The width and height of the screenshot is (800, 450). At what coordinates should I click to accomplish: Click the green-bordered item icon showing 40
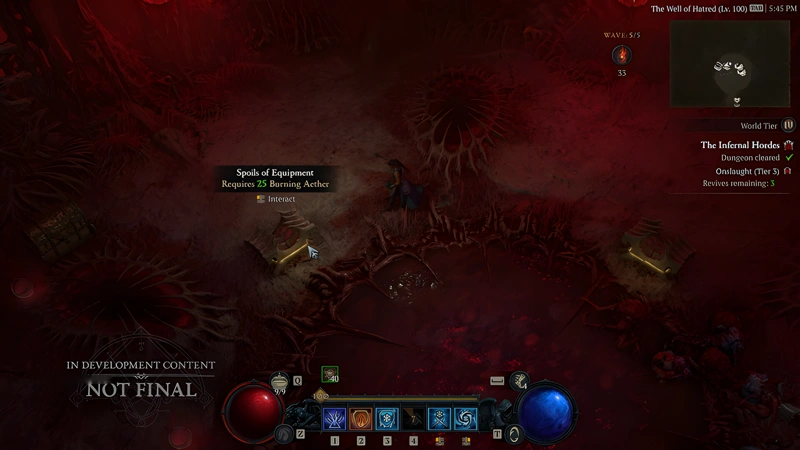330,375
